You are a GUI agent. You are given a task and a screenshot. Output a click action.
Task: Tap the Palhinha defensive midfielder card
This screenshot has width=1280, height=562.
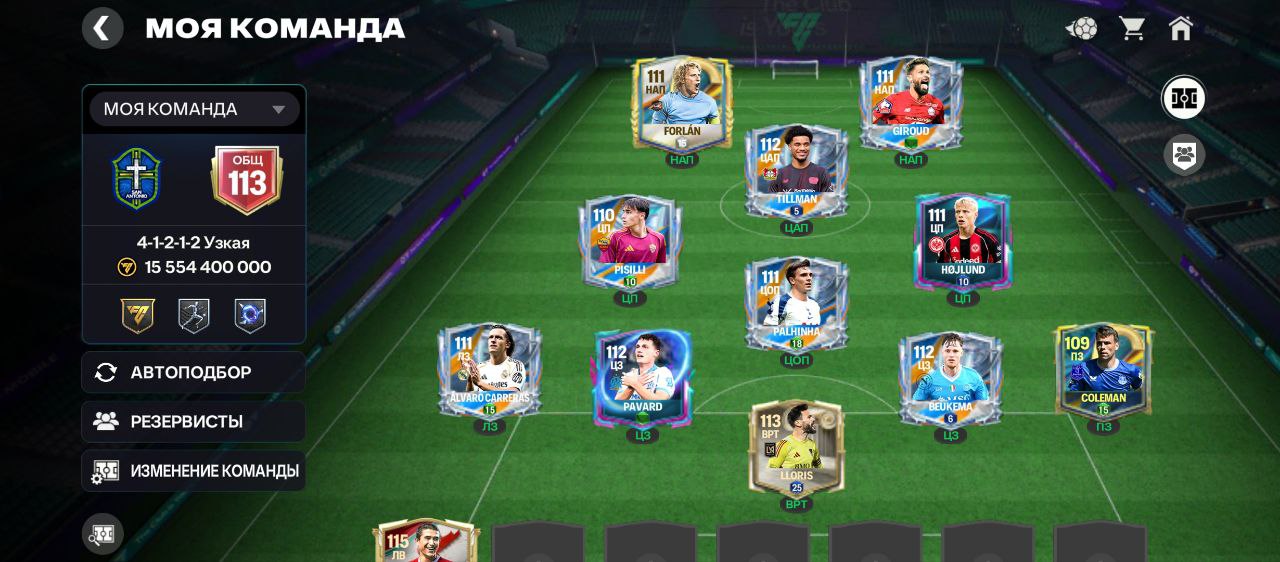pyautogui.click(x=796, y=303)
